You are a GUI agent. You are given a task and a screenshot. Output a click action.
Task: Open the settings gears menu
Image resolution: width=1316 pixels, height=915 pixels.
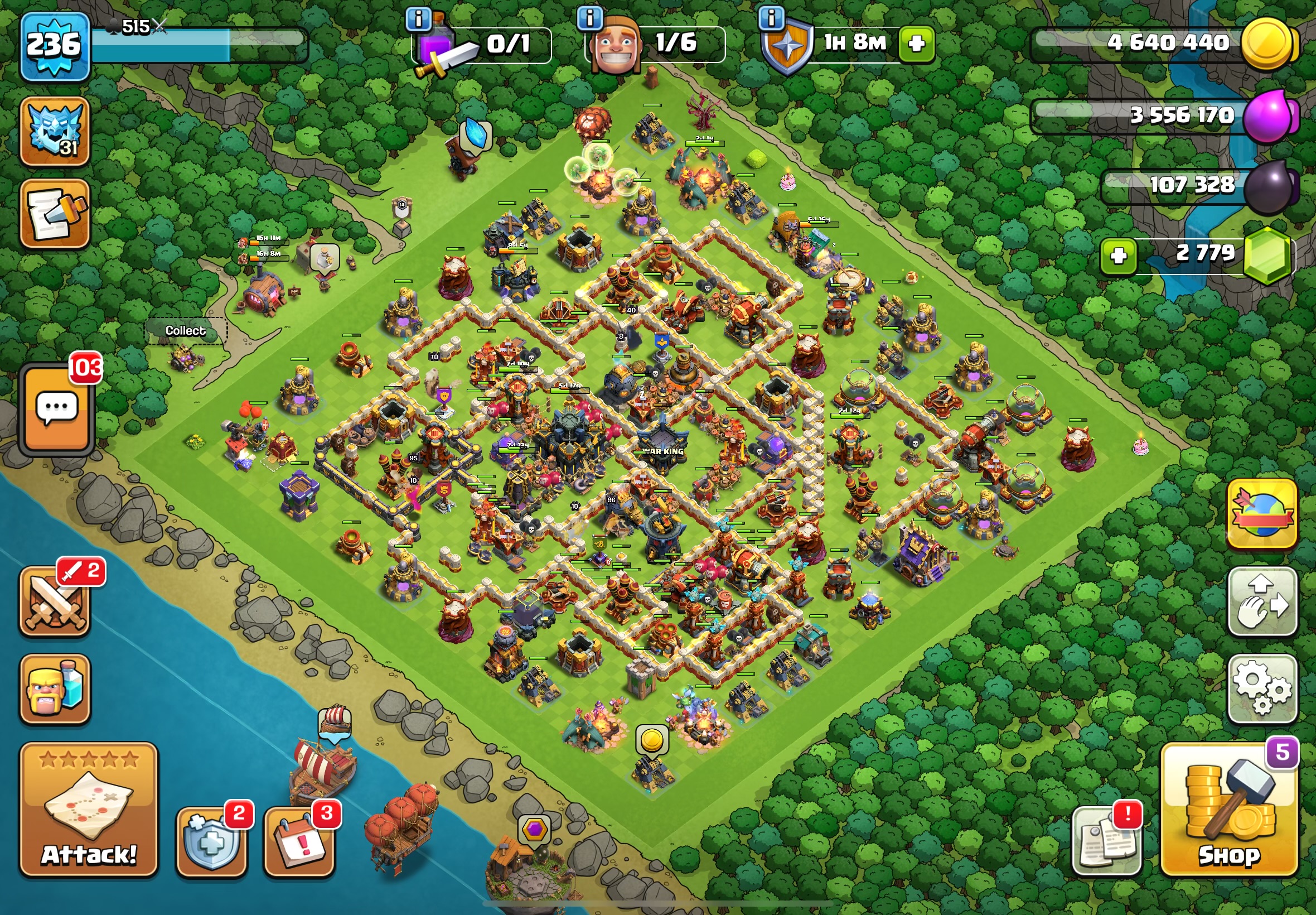point(1262,688)
